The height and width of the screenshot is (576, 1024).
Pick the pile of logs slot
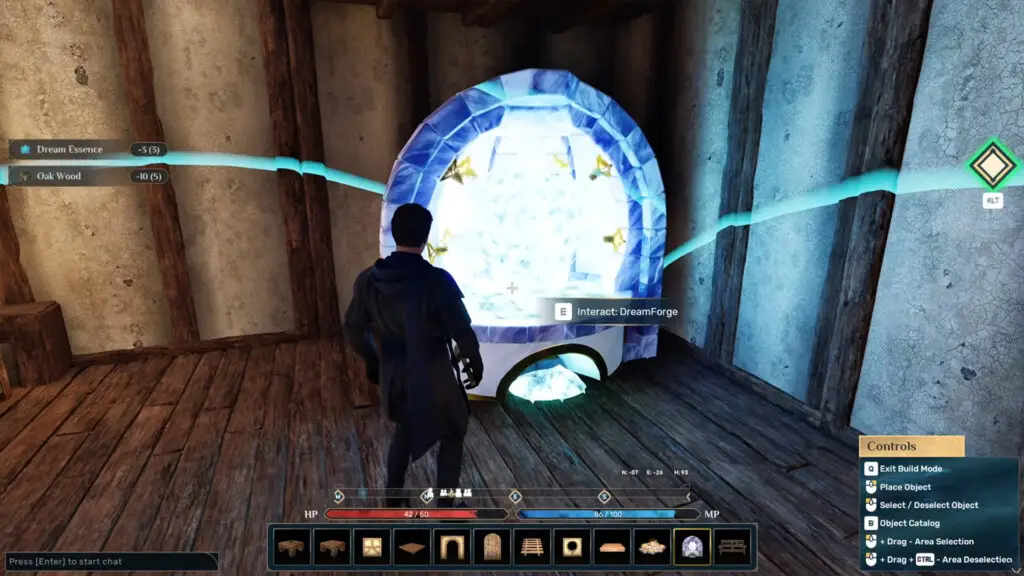652,547
